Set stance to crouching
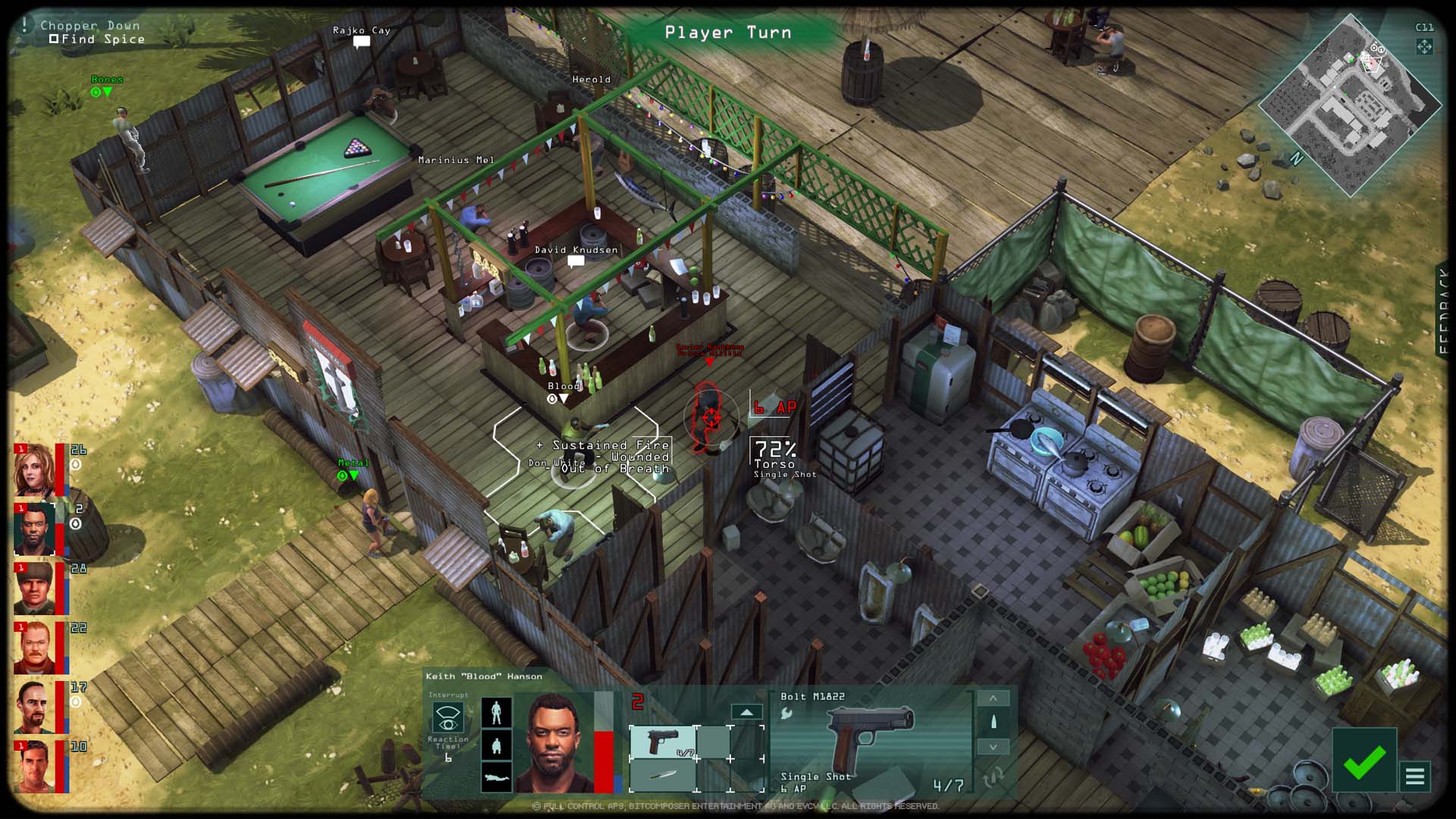This screenshot has width=1456, height=819. click(x=497, y=745)
